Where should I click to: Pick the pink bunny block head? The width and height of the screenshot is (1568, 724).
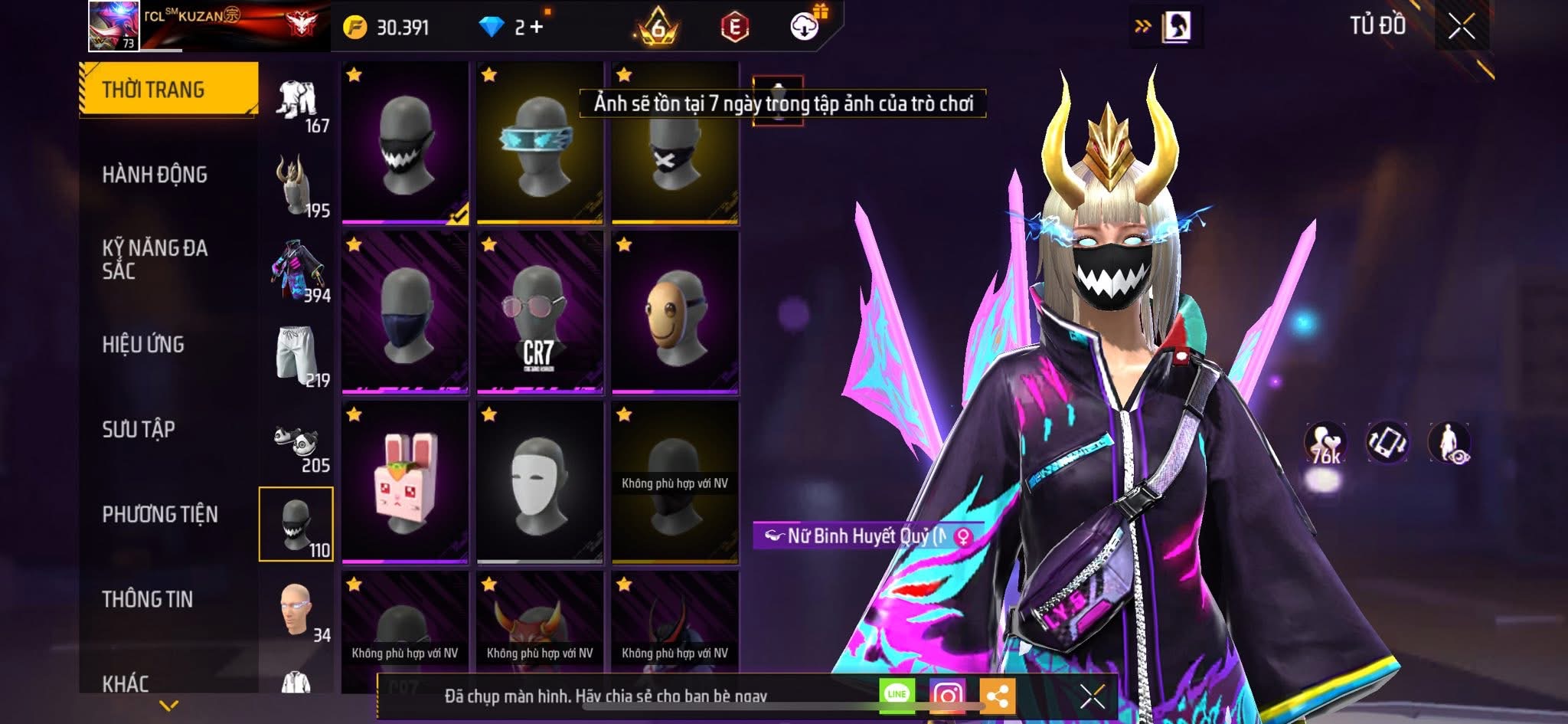[x=405, y=483]
